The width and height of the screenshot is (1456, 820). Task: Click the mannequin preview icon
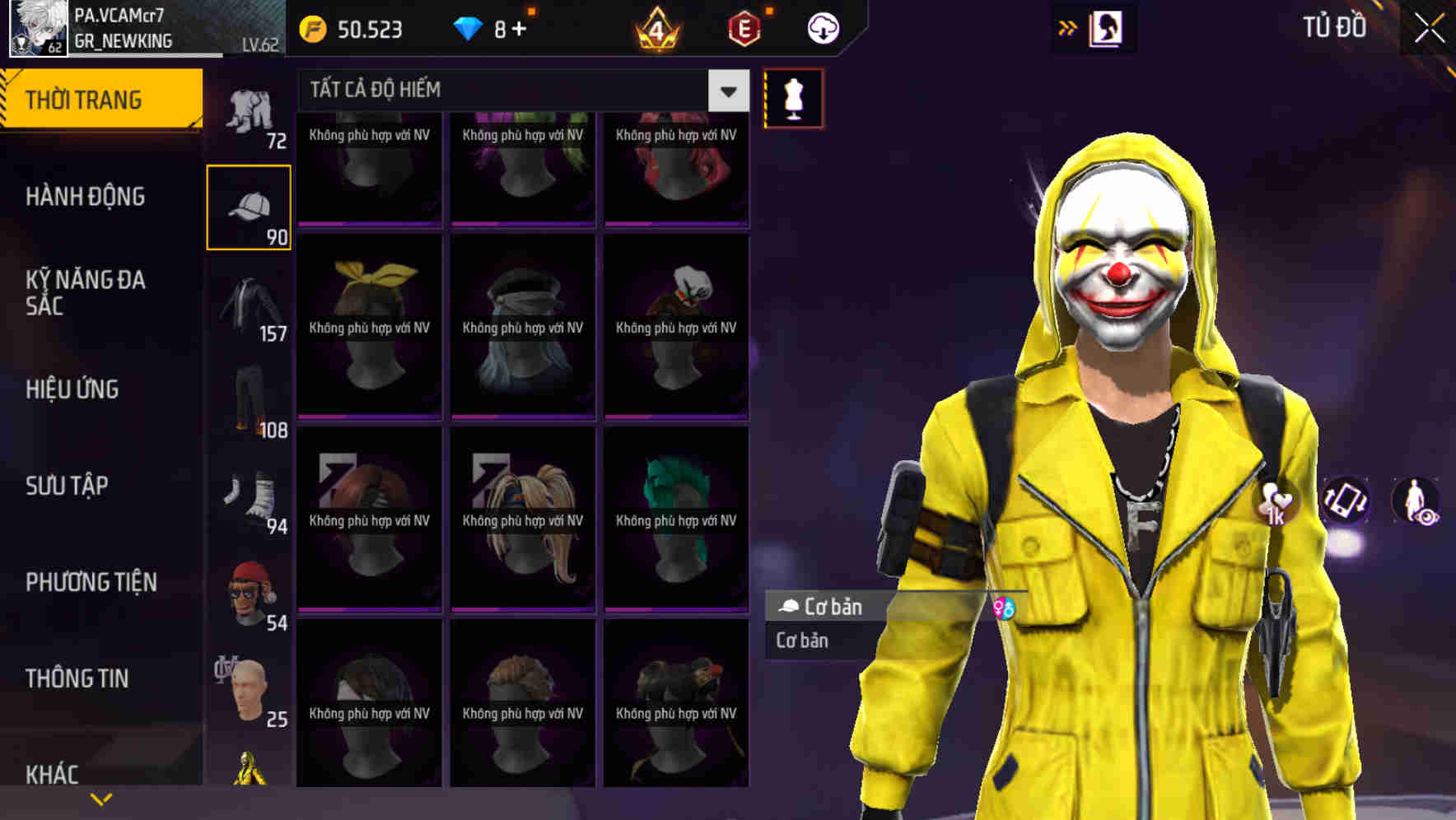[793, 97]
